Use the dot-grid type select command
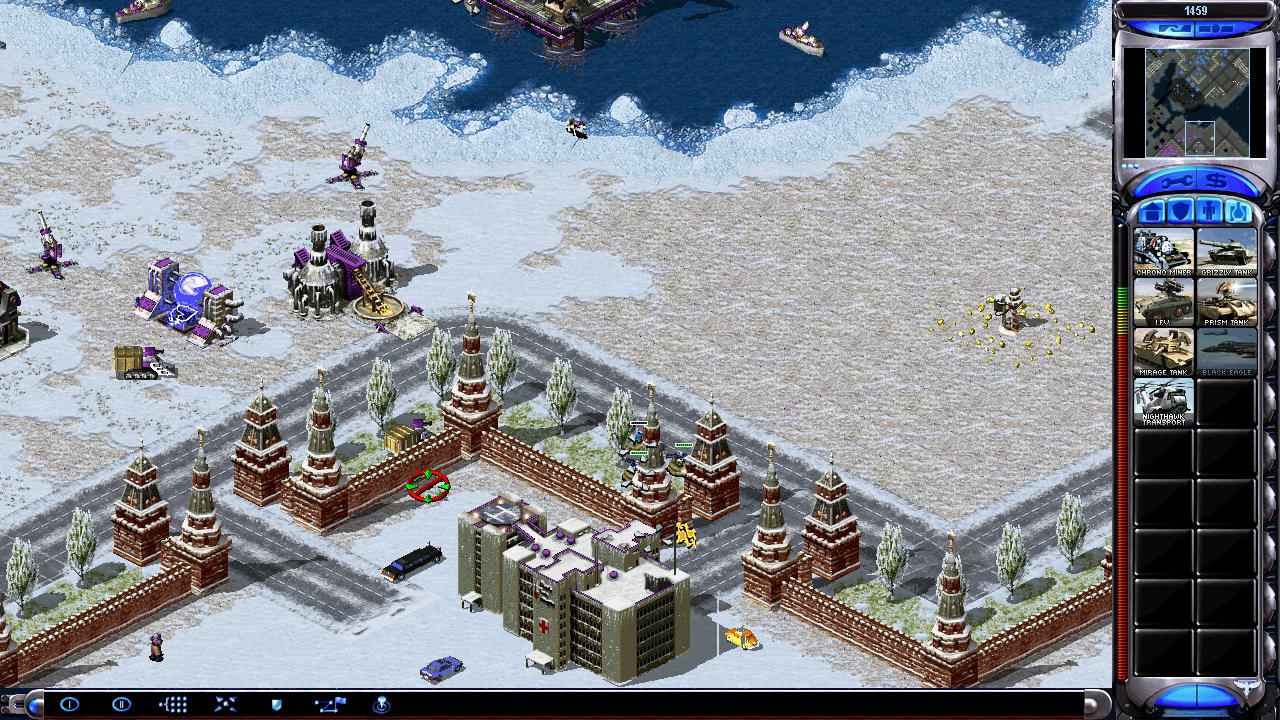 173,704
